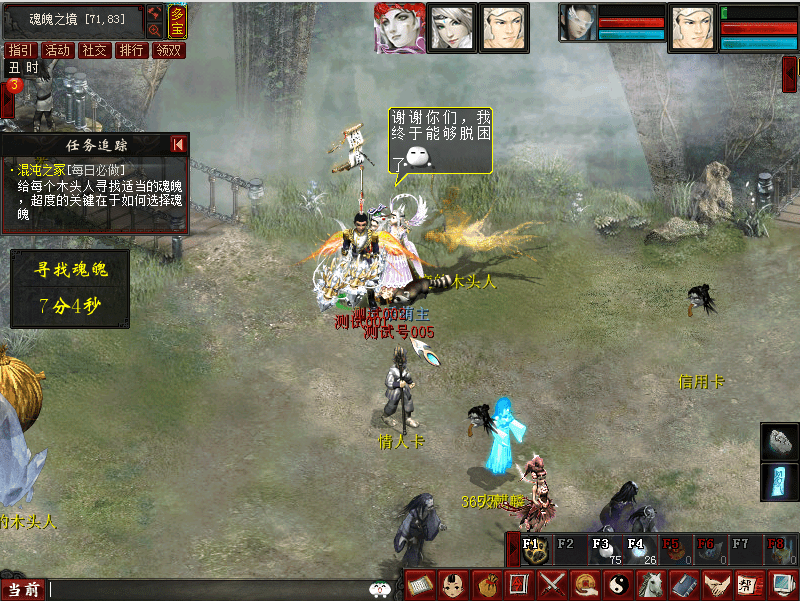Viewport: 800px width, 601px height.
Task: Click the 领双 button
Action: coord(168,50)
